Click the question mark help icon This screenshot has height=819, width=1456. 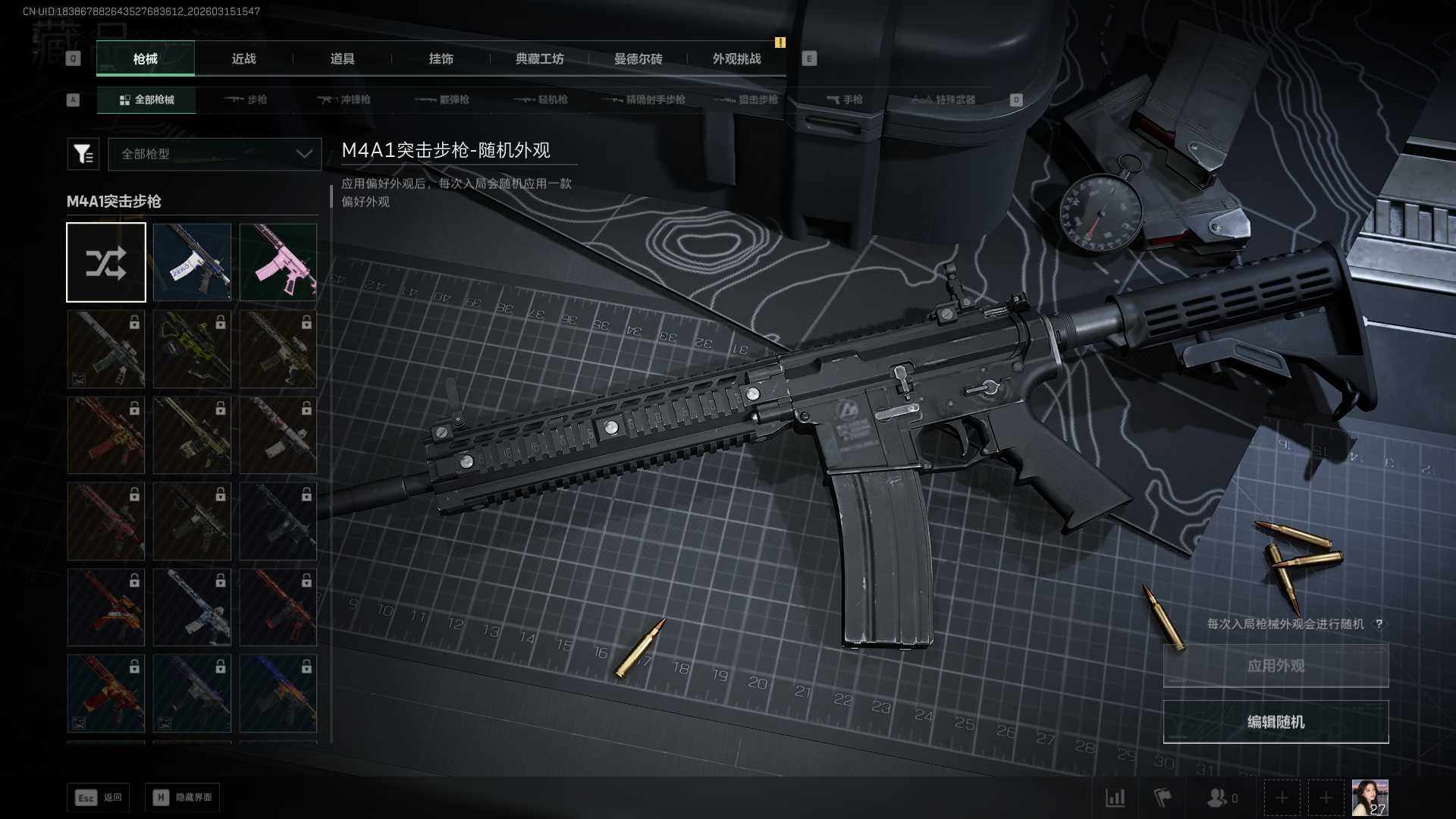[x=1379, y=624]
